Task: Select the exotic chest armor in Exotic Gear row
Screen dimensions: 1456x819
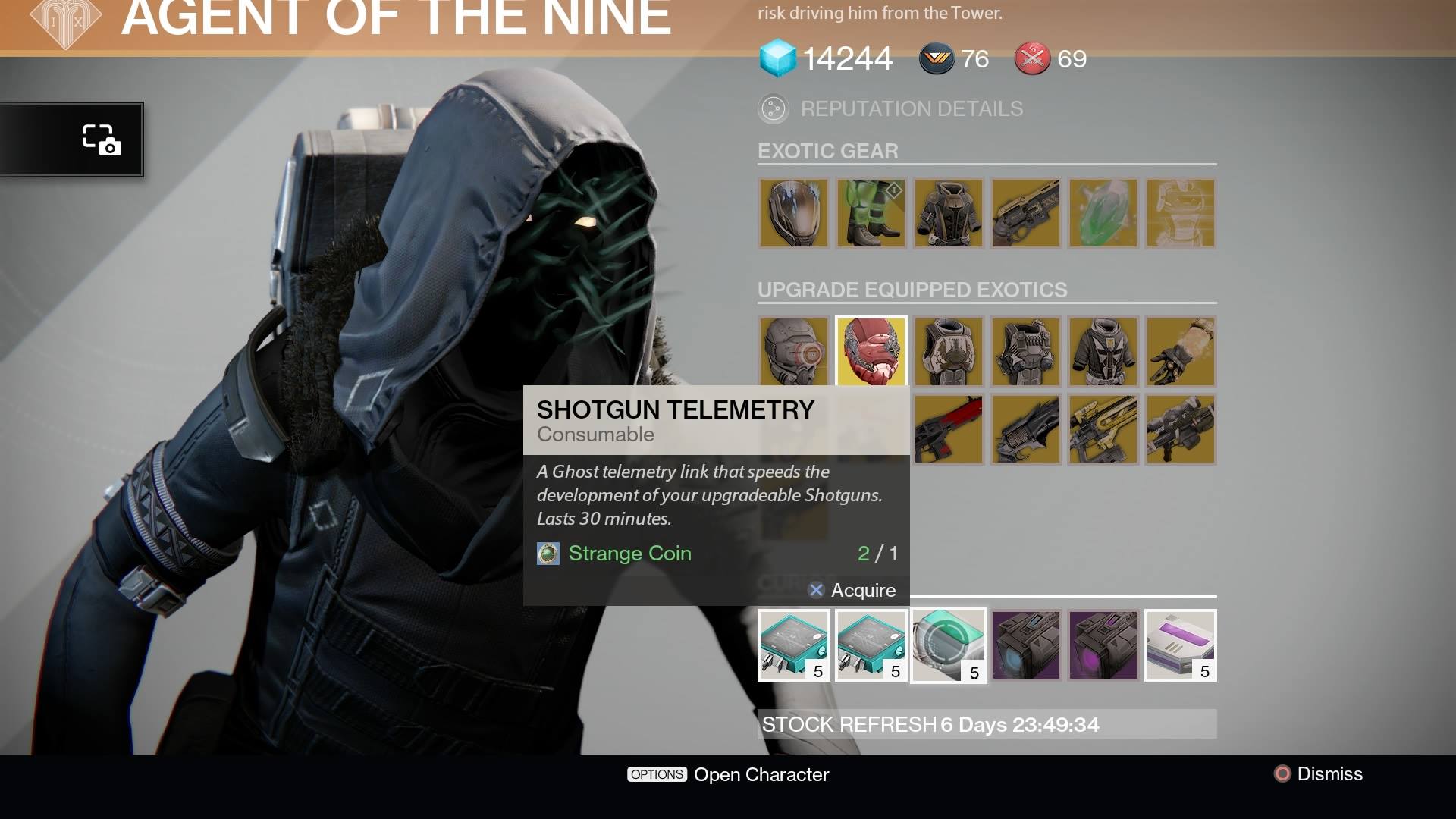Action: tap(948, 213)
